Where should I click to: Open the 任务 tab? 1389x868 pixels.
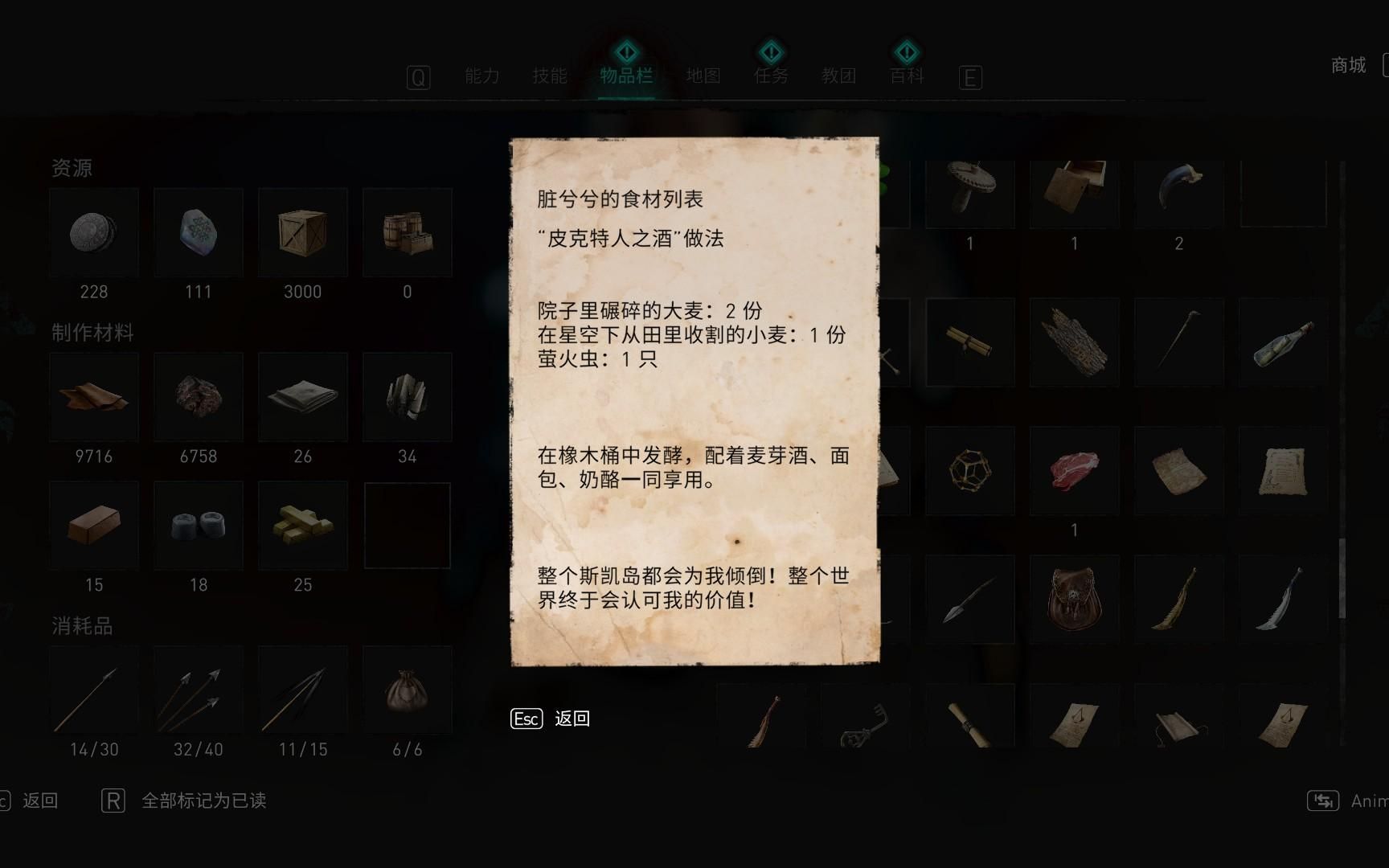(x=769, y=76)
